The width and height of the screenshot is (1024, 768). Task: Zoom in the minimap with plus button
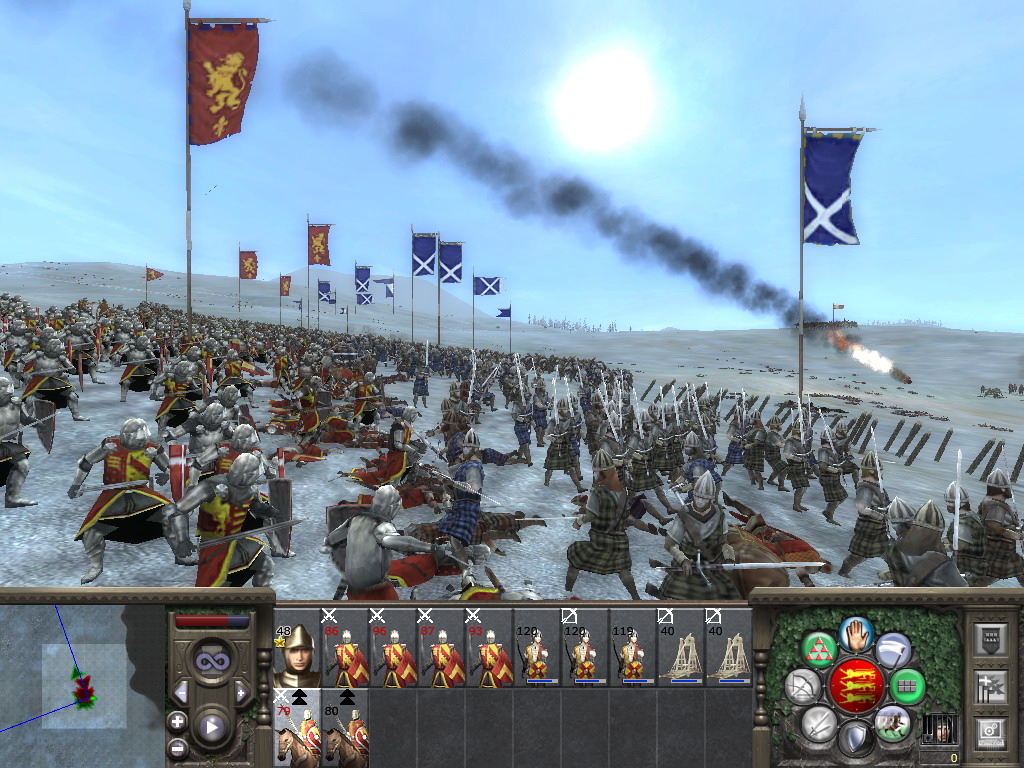coord(177,721)
